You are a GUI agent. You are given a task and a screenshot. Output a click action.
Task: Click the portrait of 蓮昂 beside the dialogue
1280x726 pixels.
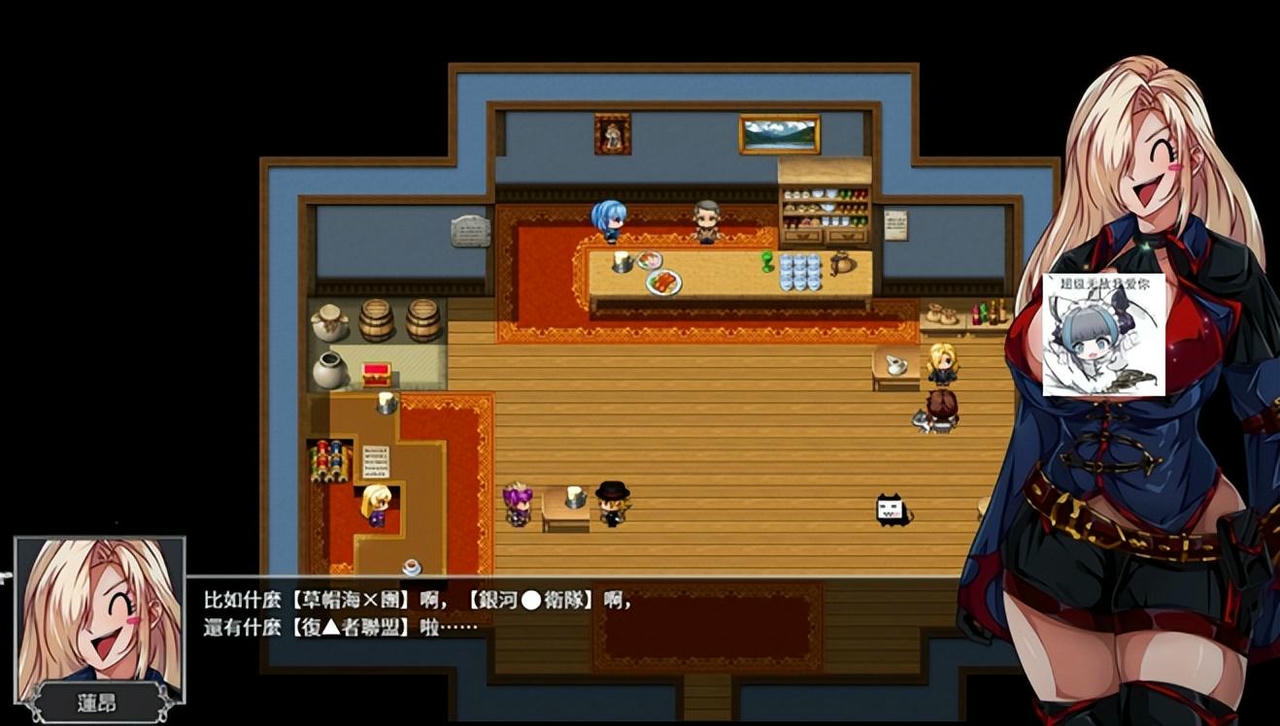(x=98, y=620)
